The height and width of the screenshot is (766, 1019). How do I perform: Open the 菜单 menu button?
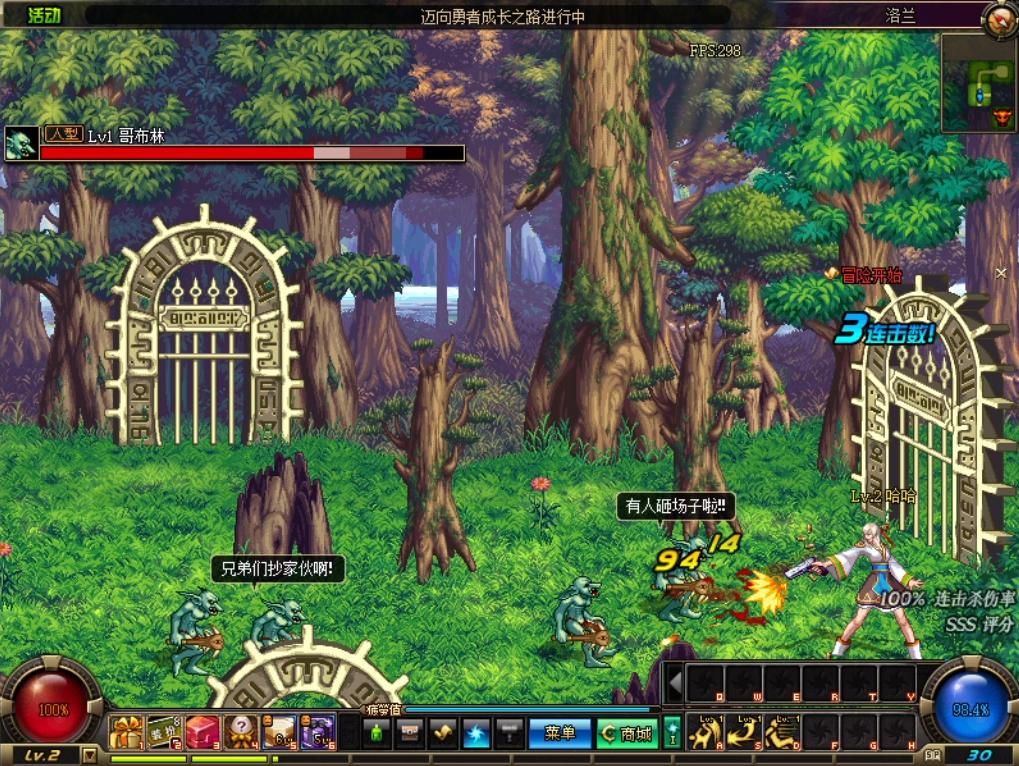559,734
